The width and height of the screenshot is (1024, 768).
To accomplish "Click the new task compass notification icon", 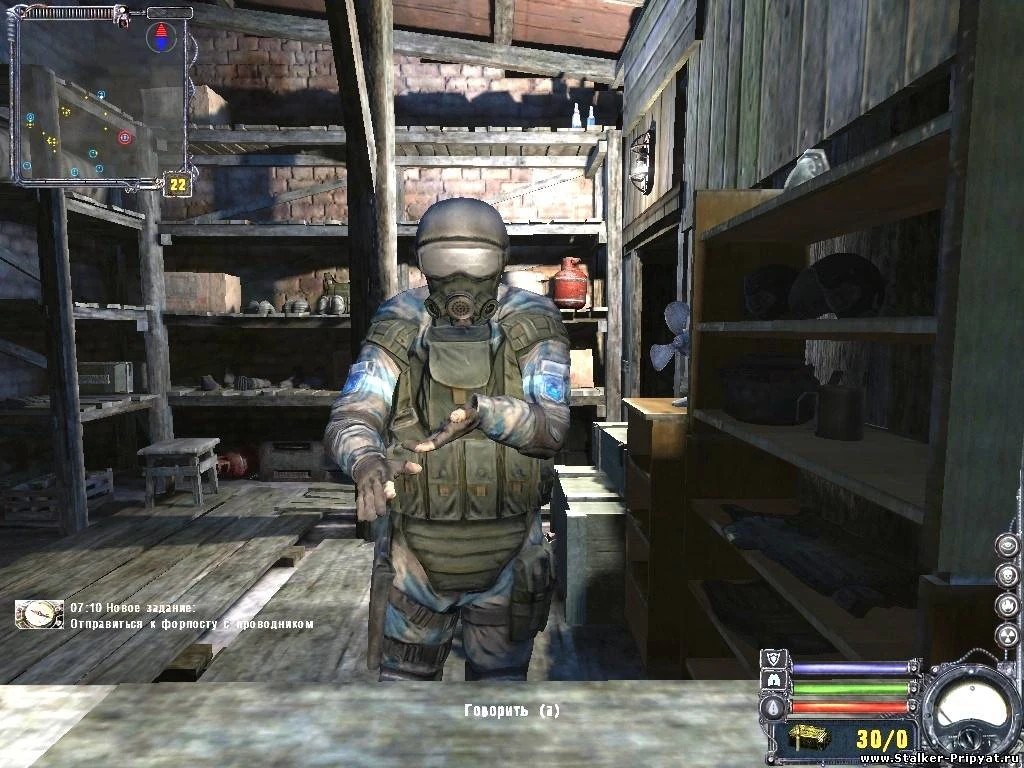I will click(39, 613).
